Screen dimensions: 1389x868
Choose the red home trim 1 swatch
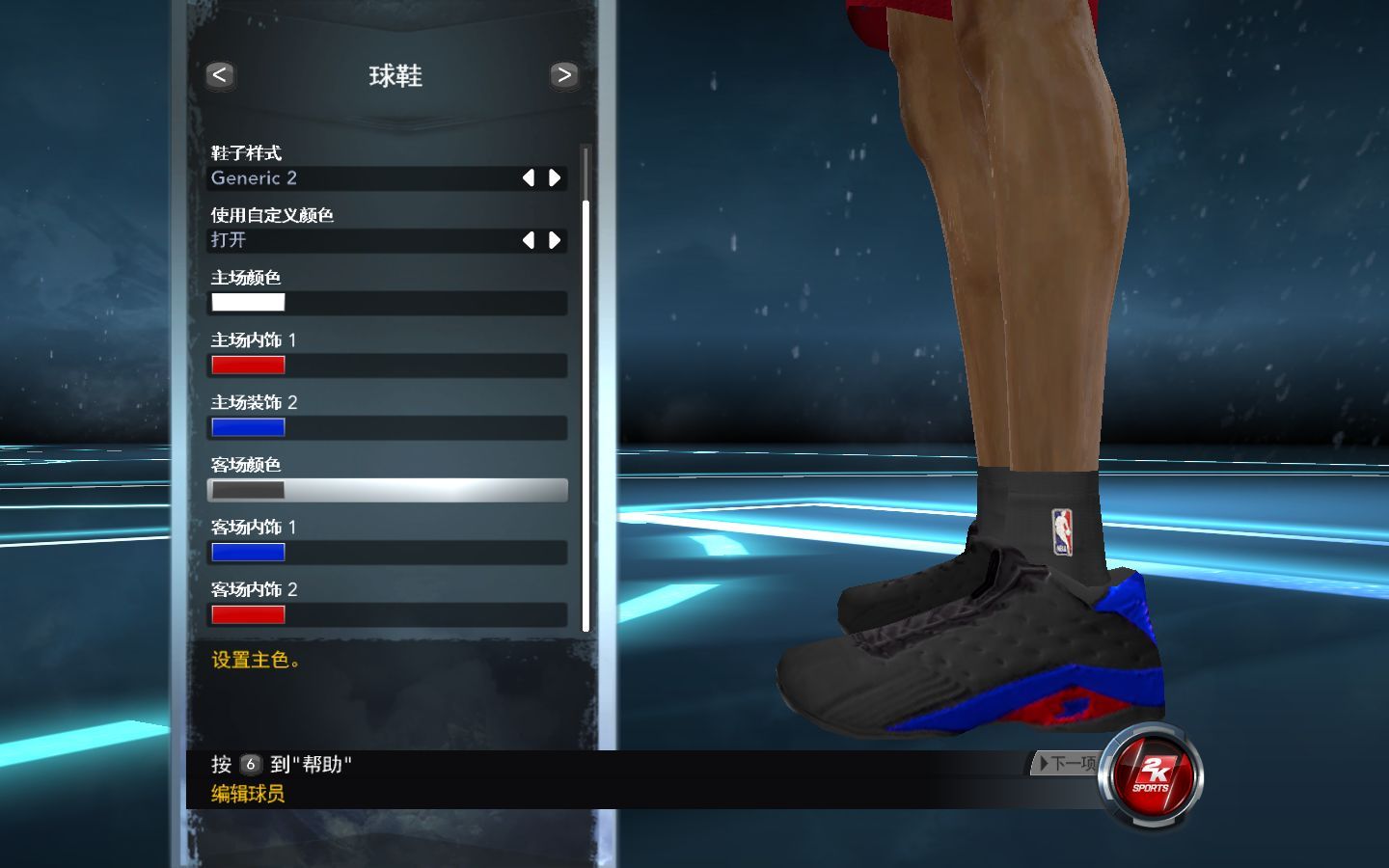tap(248, 365)
